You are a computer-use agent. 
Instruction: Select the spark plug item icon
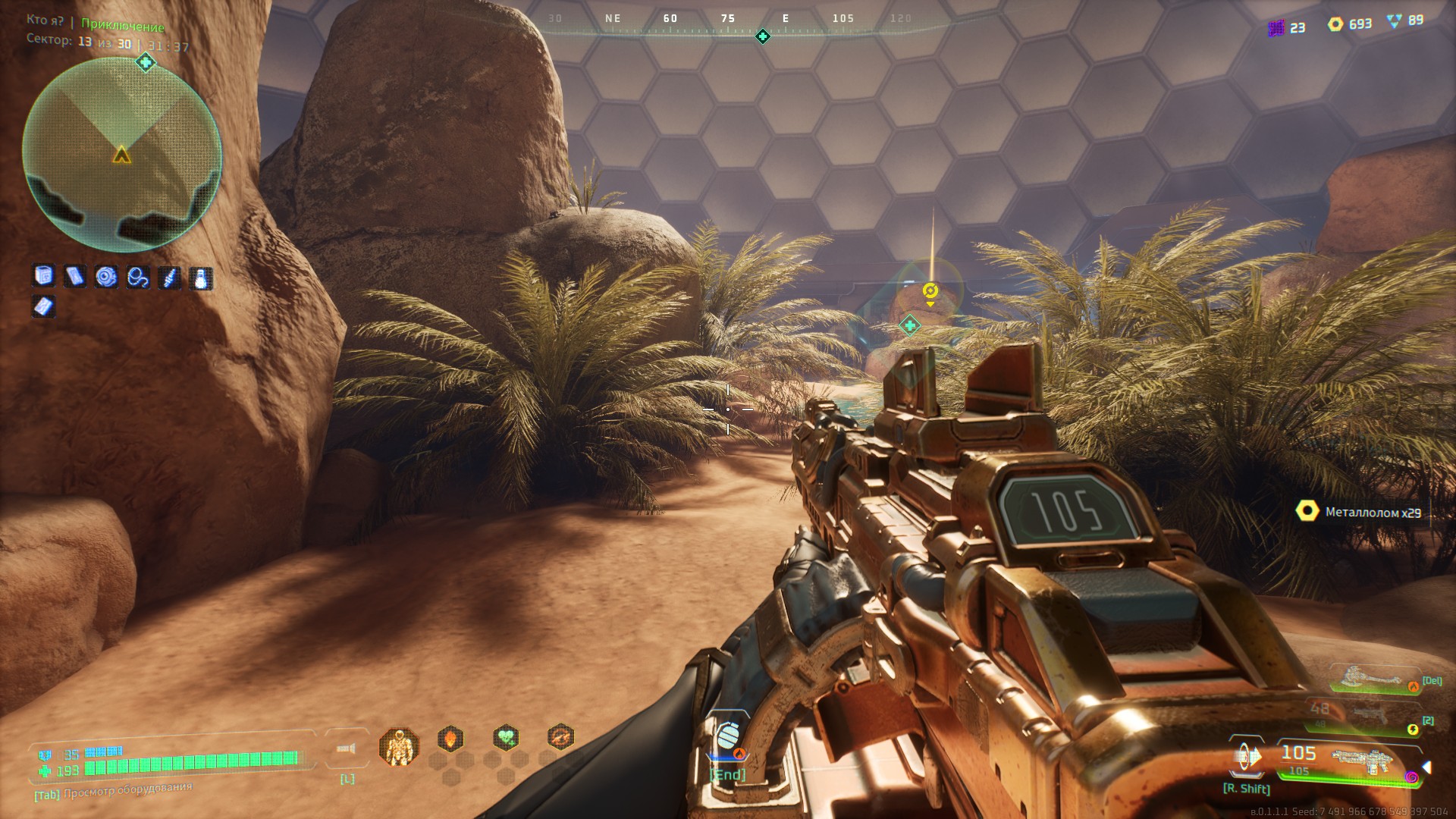(168, 278)
